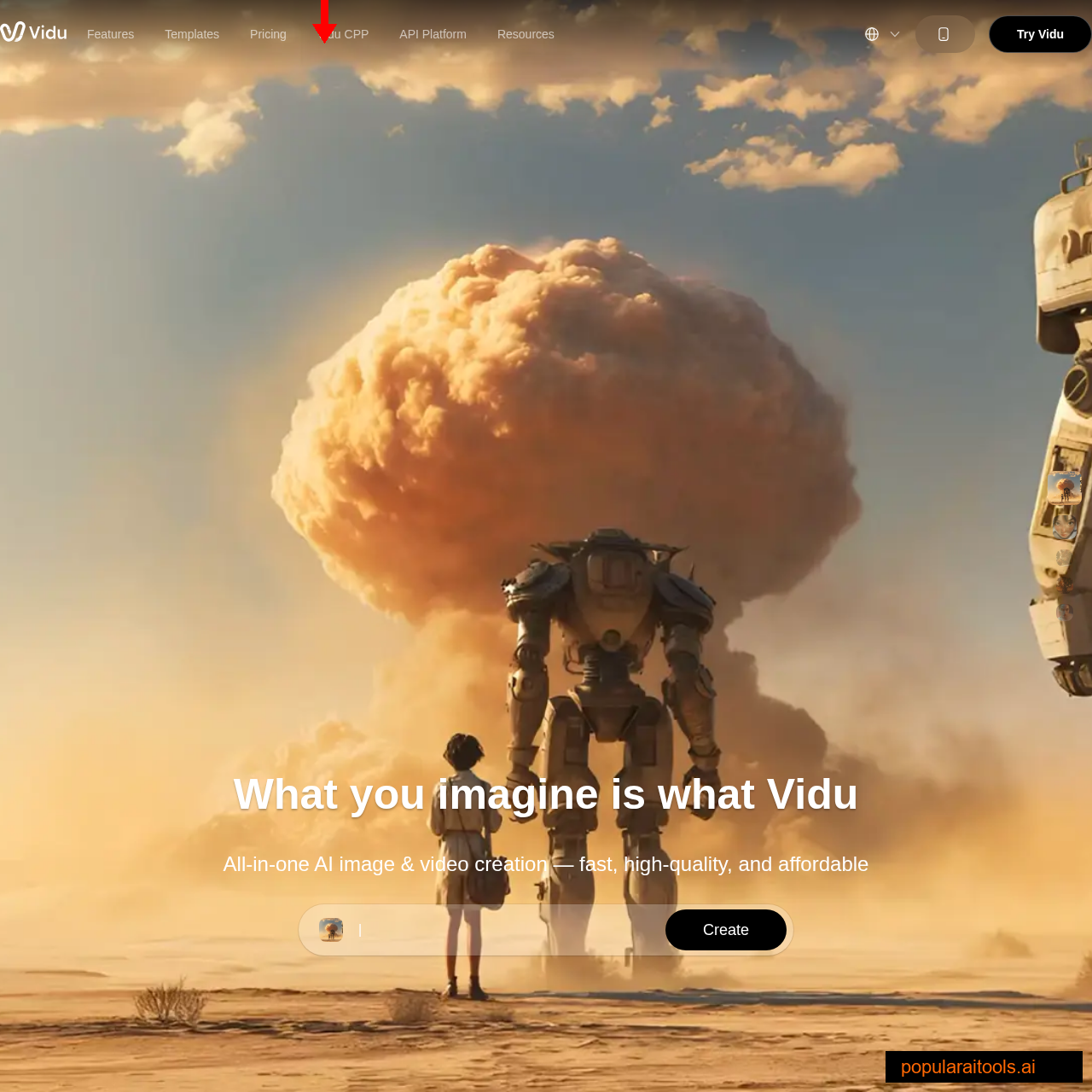1092x1092 pixels.
Task: Navigate to Vidu CPP
Action: point(344,34)
